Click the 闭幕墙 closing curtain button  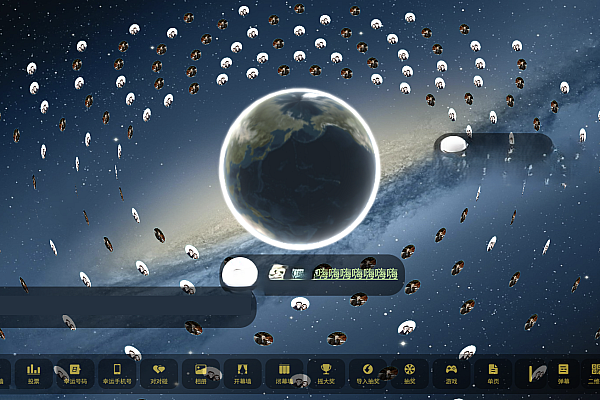tap(284, 372)
